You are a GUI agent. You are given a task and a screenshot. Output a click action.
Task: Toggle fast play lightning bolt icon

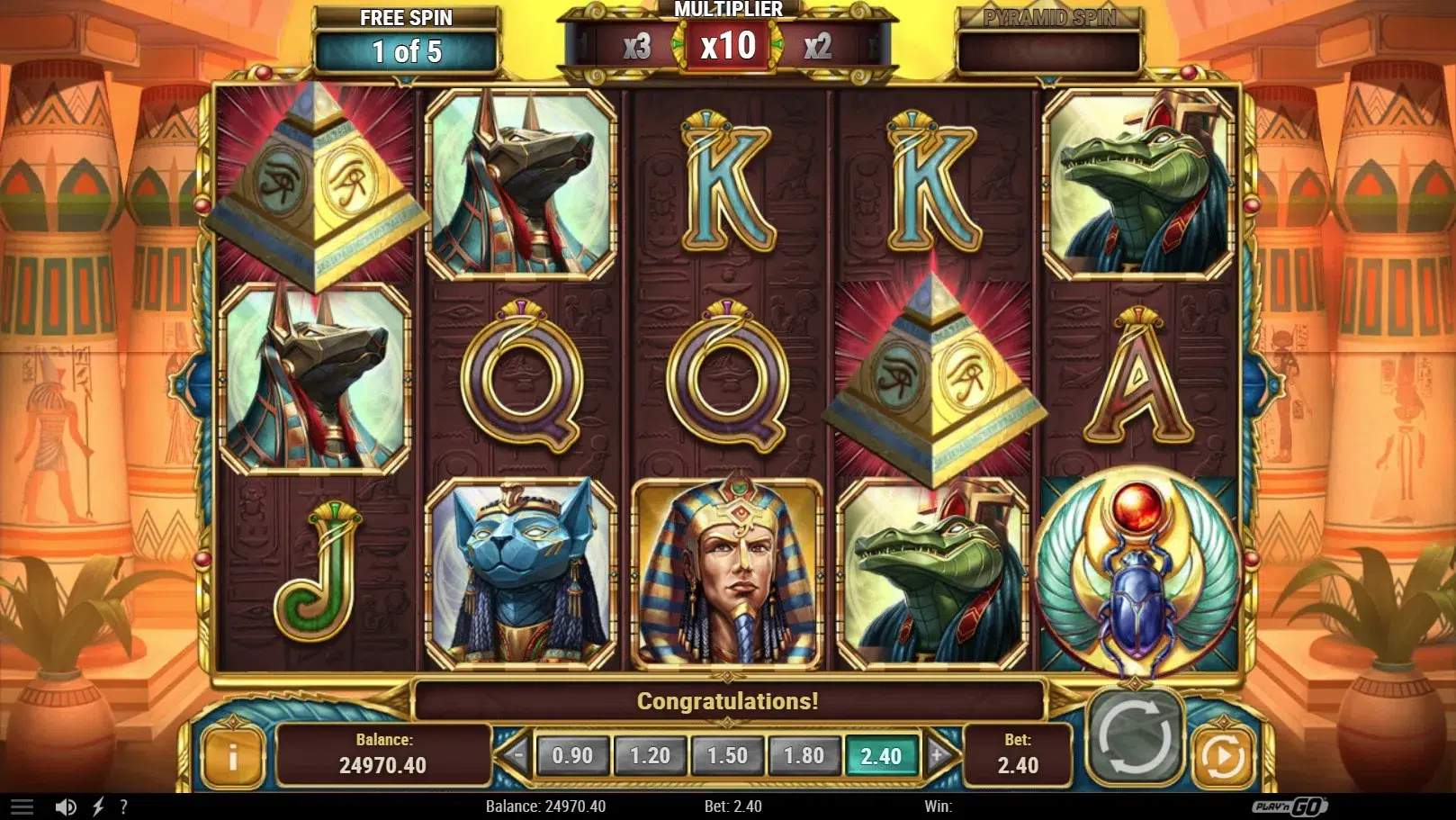[98, 806]
